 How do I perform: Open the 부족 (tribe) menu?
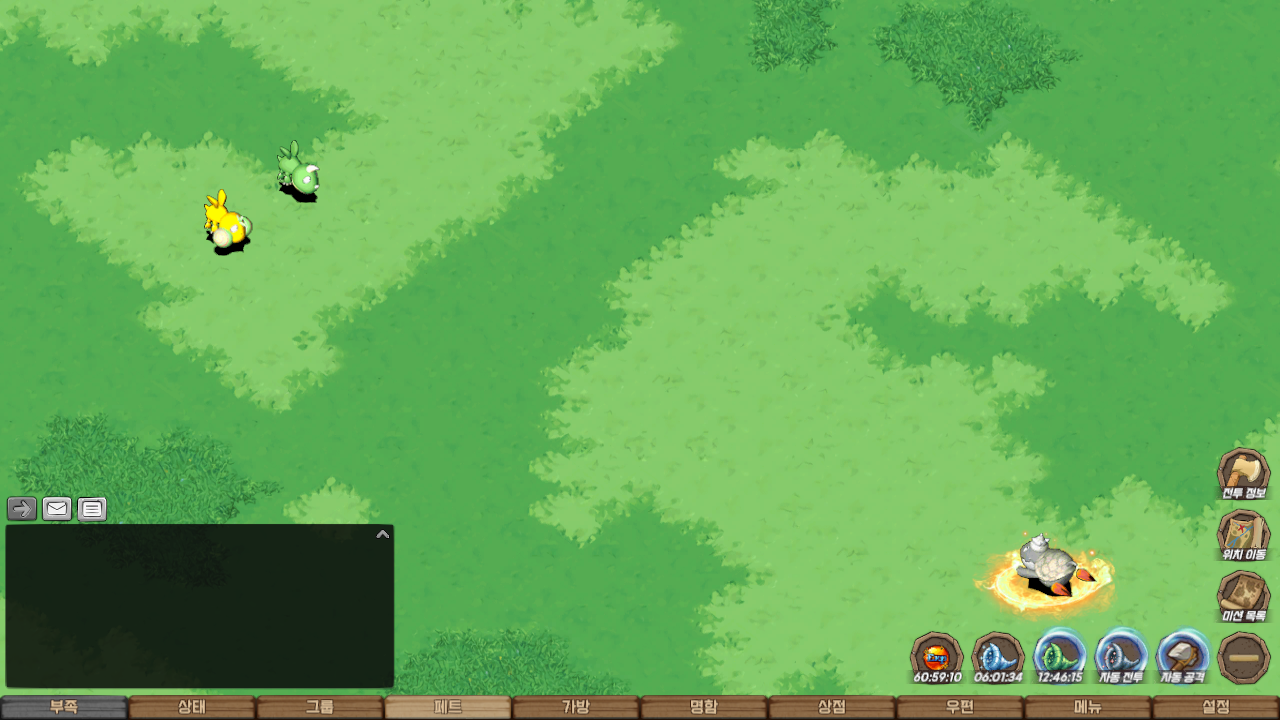coord(64,707)
